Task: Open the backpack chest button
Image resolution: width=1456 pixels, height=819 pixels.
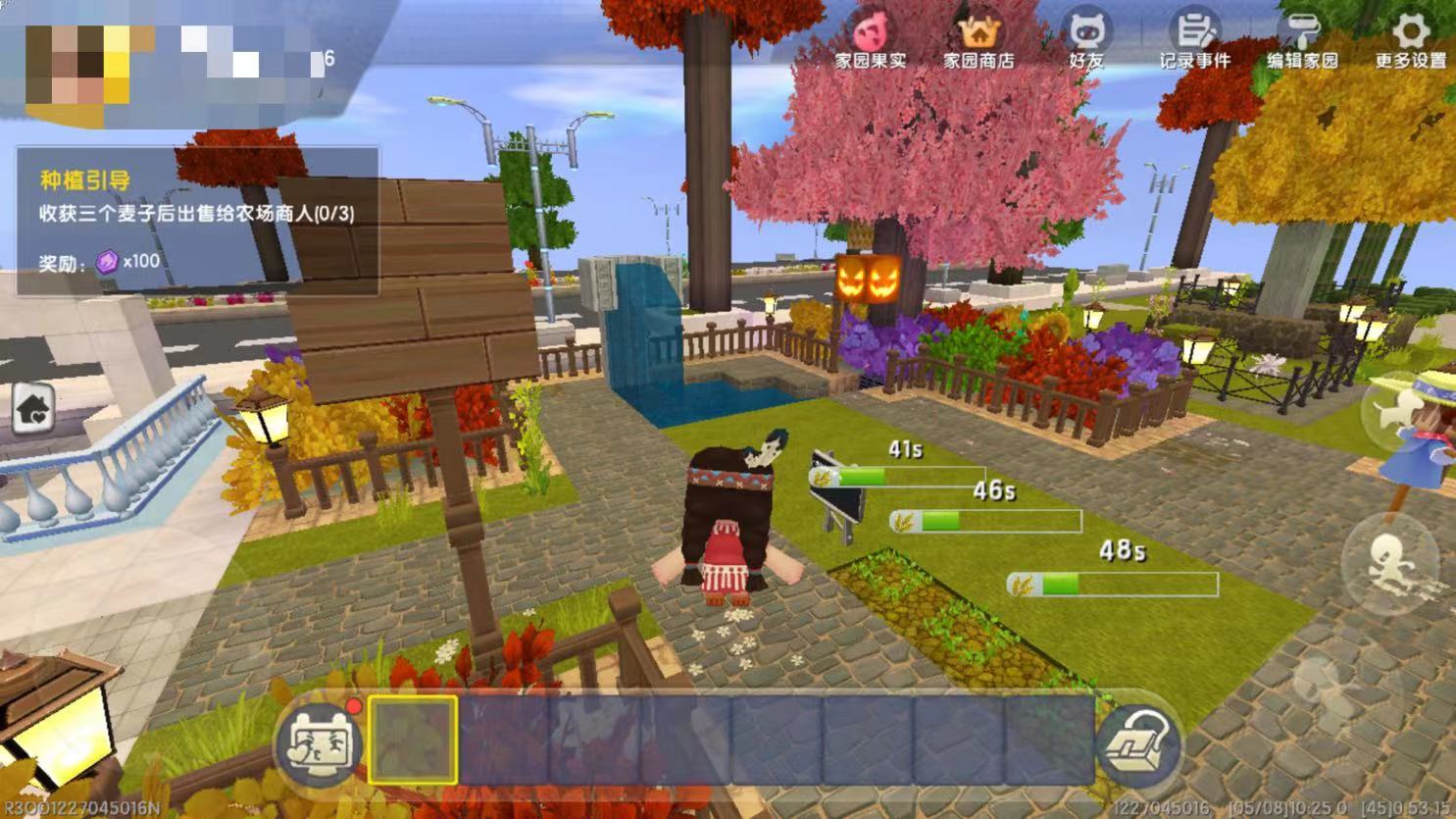Action: pyautogui.click(x=1137, y=745)
